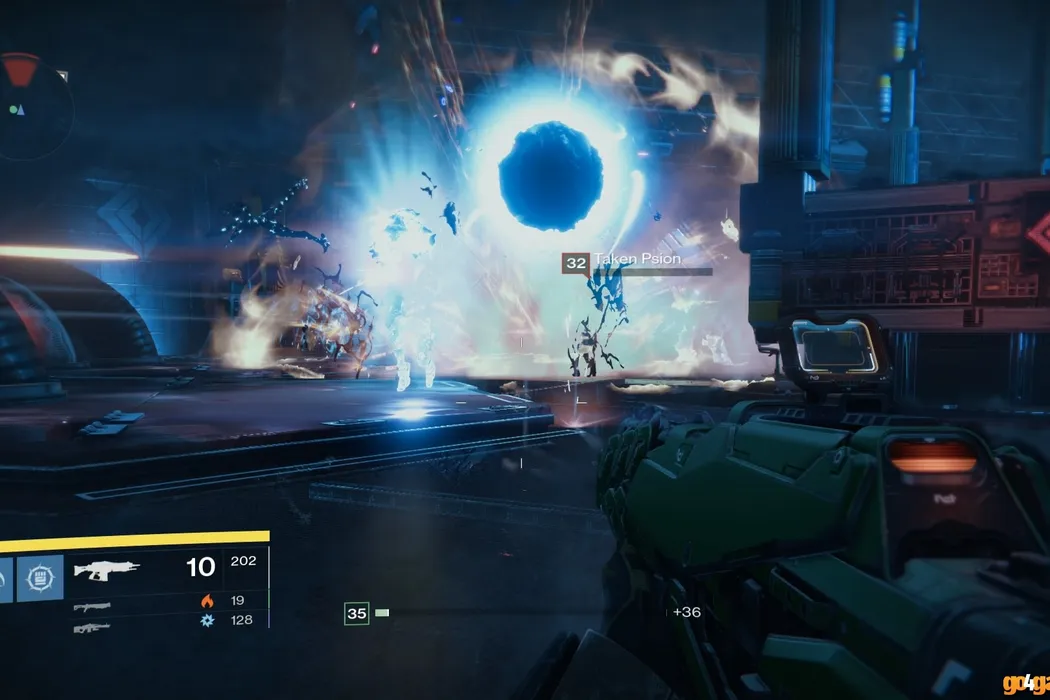Activate the fist melee ability icon
This screenshot has height=700, width=1050.
pos(40,578)
